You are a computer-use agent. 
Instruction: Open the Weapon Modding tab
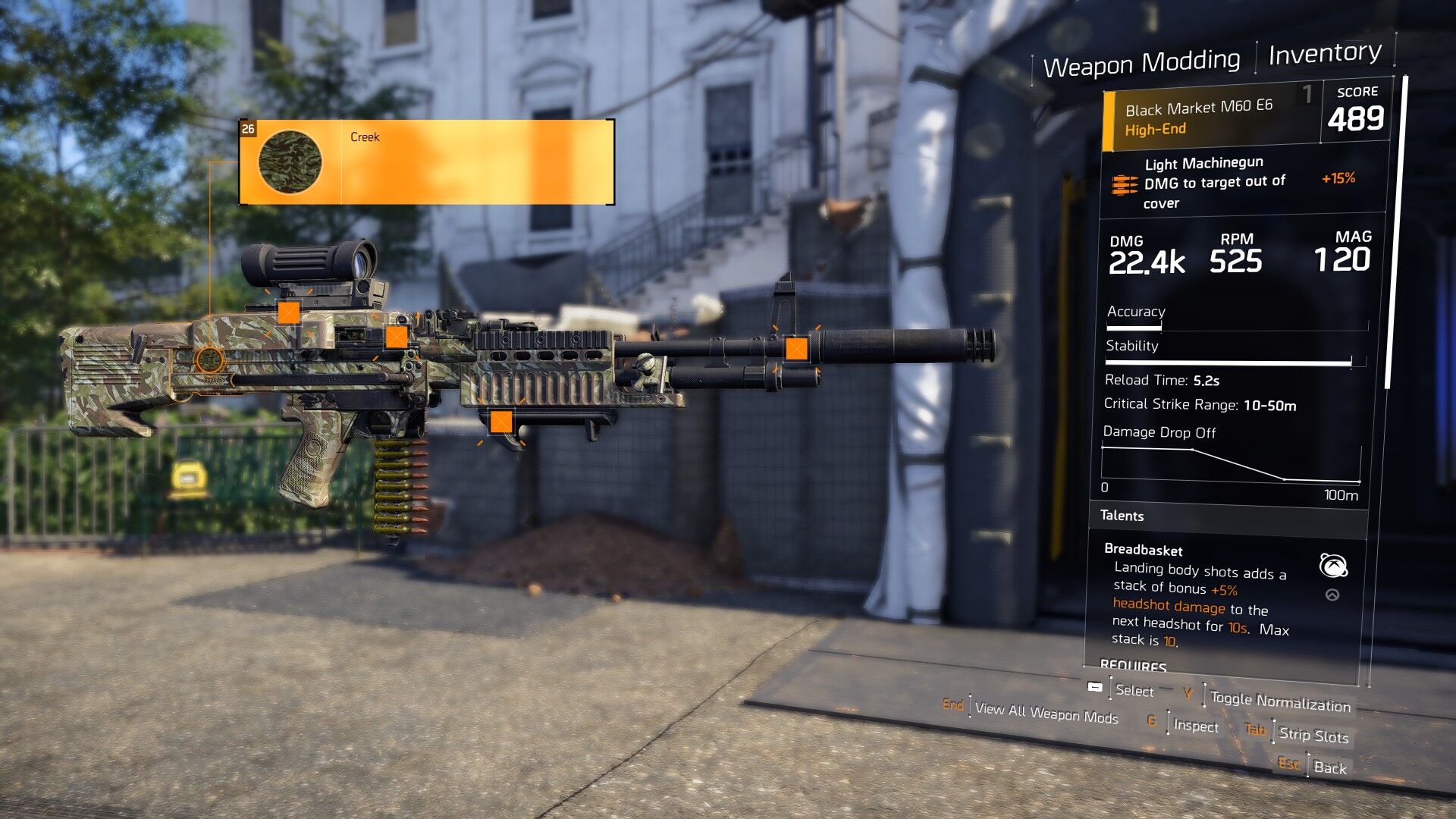click(1141, 64)
